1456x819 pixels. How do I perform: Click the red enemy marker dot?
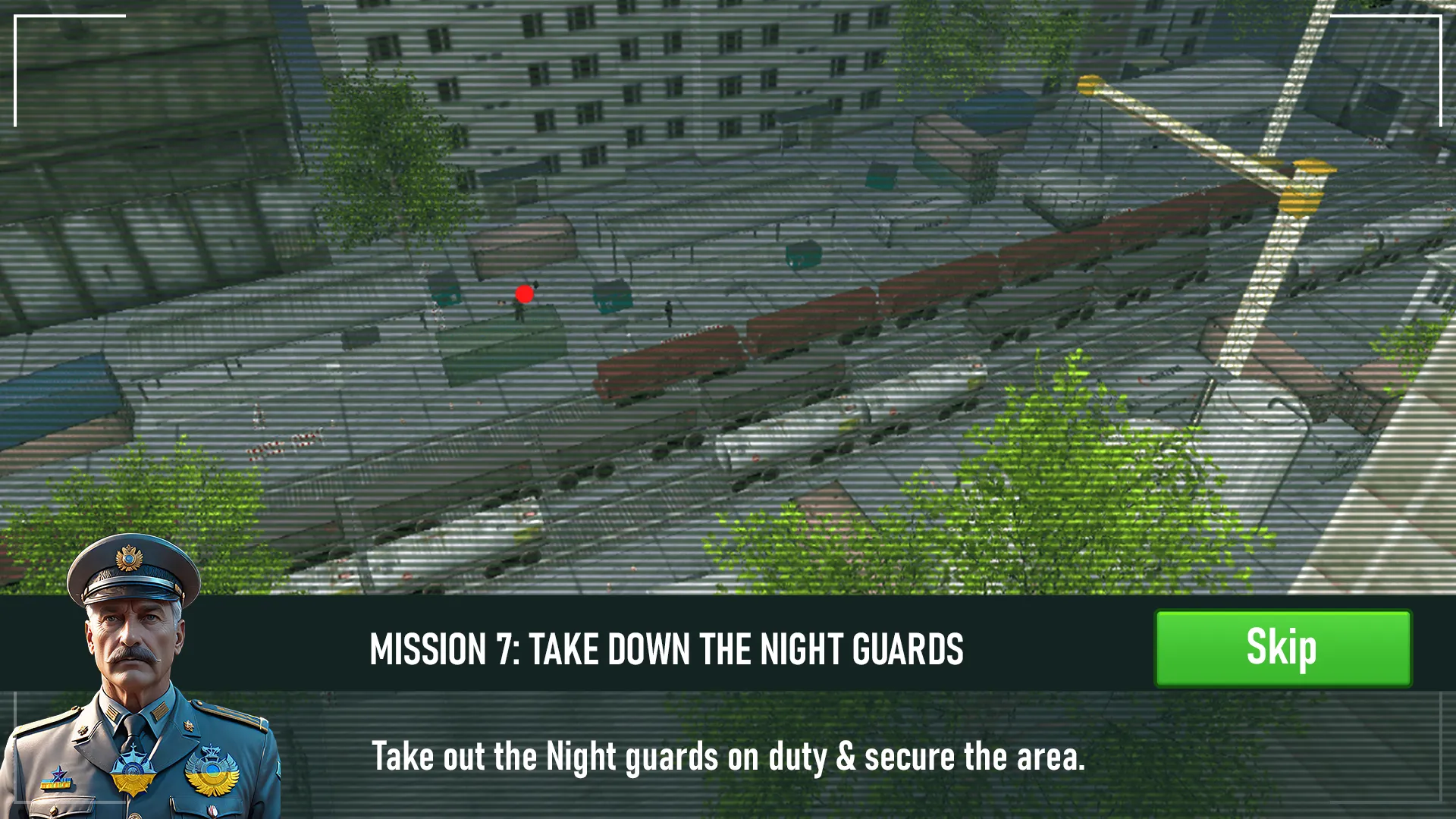click(525, 293)
